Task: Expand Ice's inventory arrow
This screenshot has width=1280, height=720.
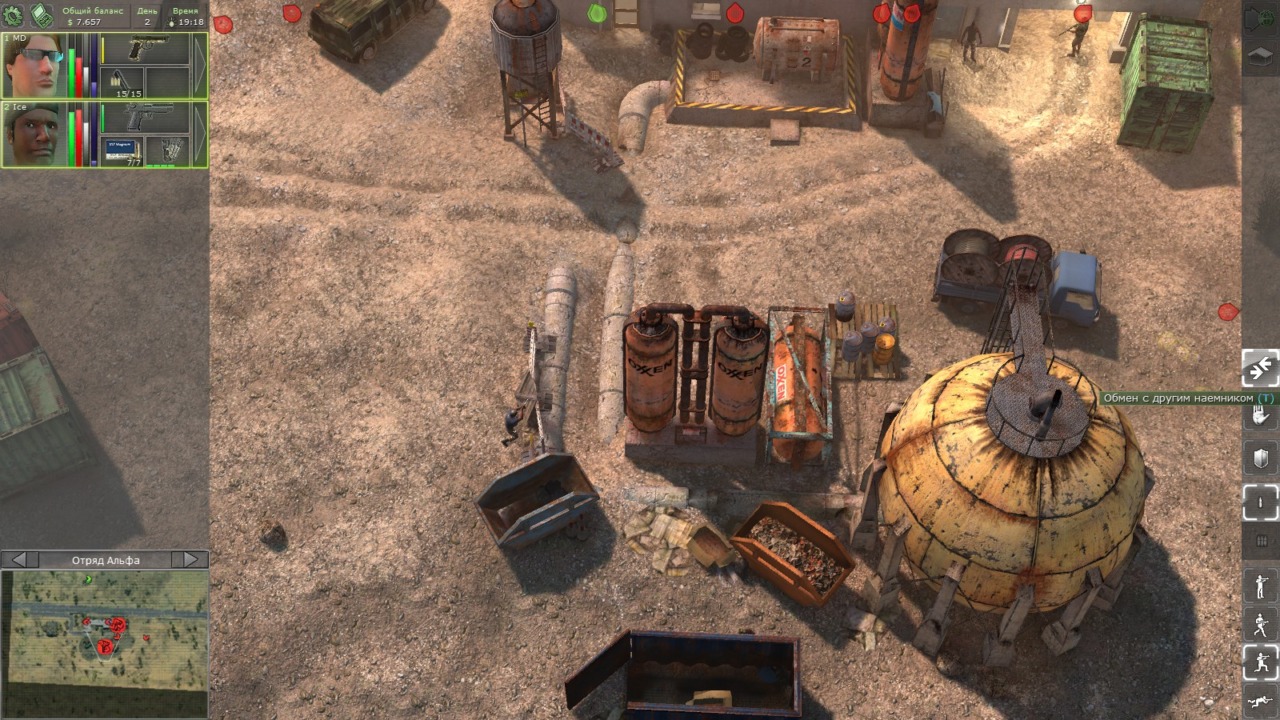Action: [200, 135]
